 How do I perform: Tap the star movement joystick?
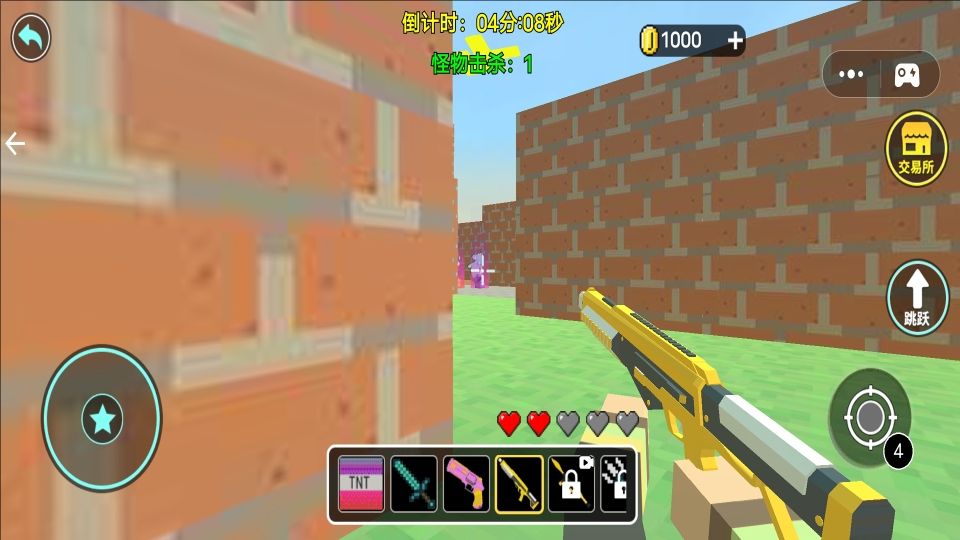[x=102, y=419]
